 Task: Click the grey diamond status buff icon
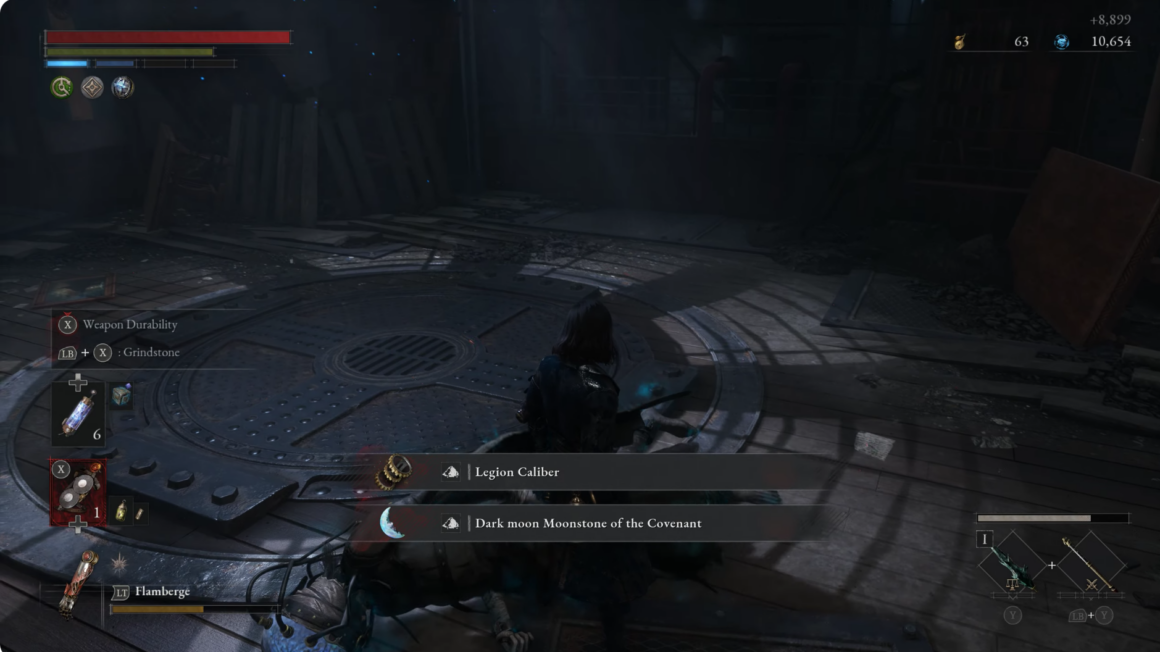coord(92,88)
